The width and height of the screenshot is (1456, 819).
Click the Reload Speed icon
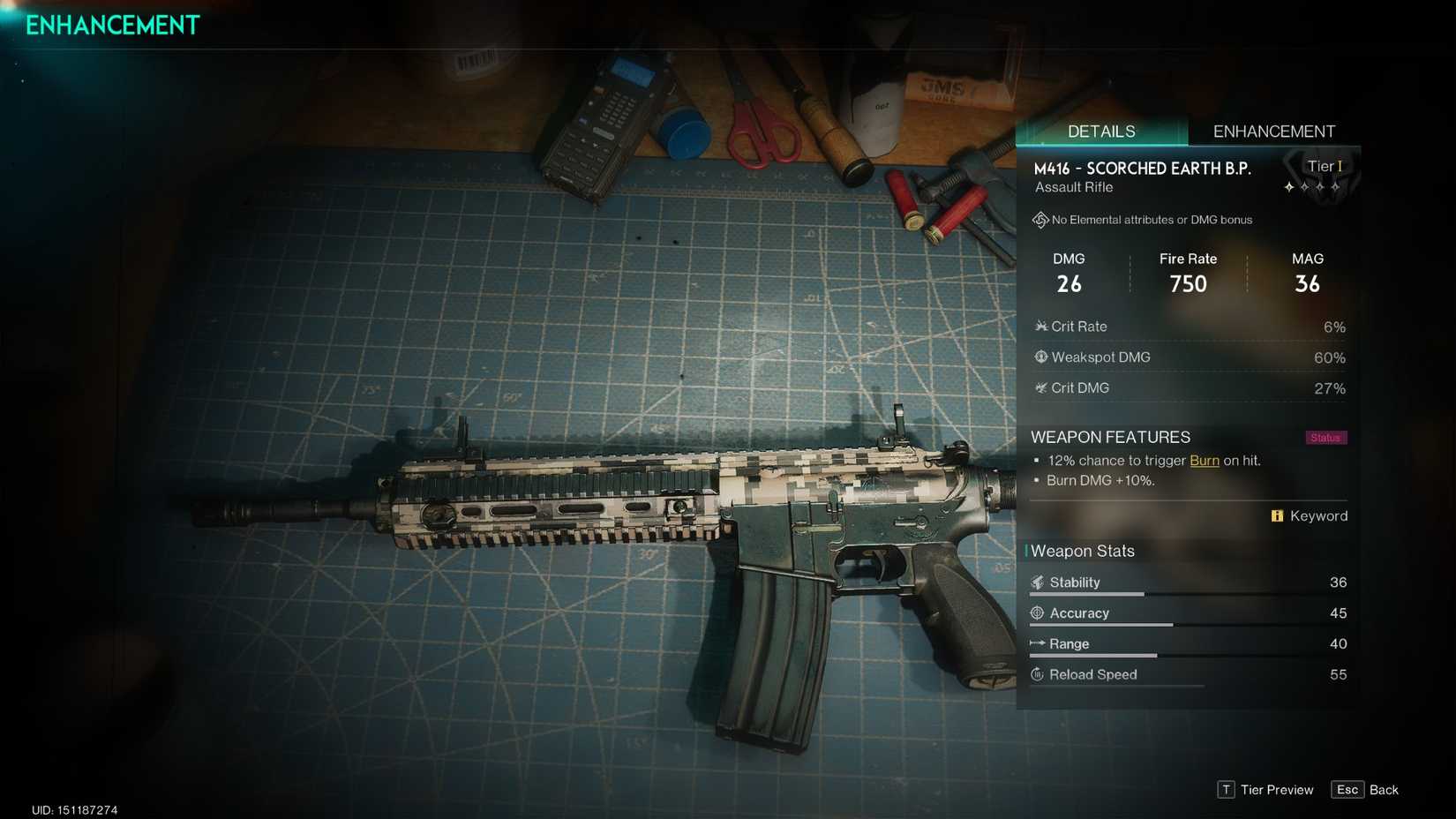coord(1037,674)
